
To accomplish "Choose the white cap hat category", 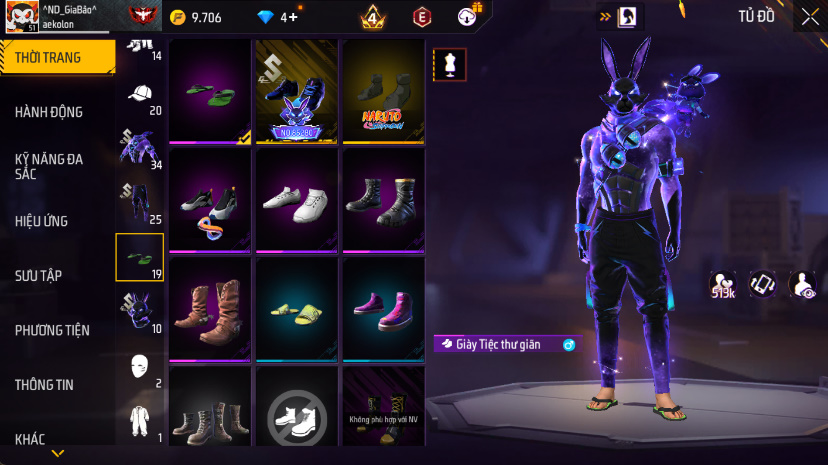I will [x=141, y=96].
